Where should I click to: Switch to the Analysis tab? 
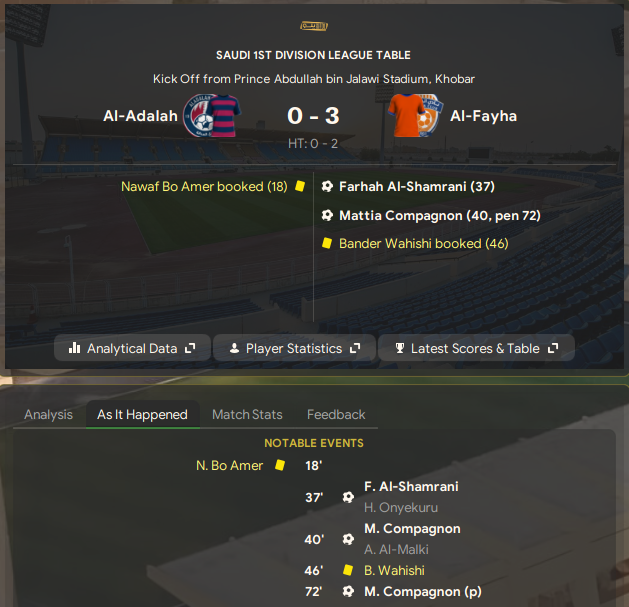tap(48, 414)
